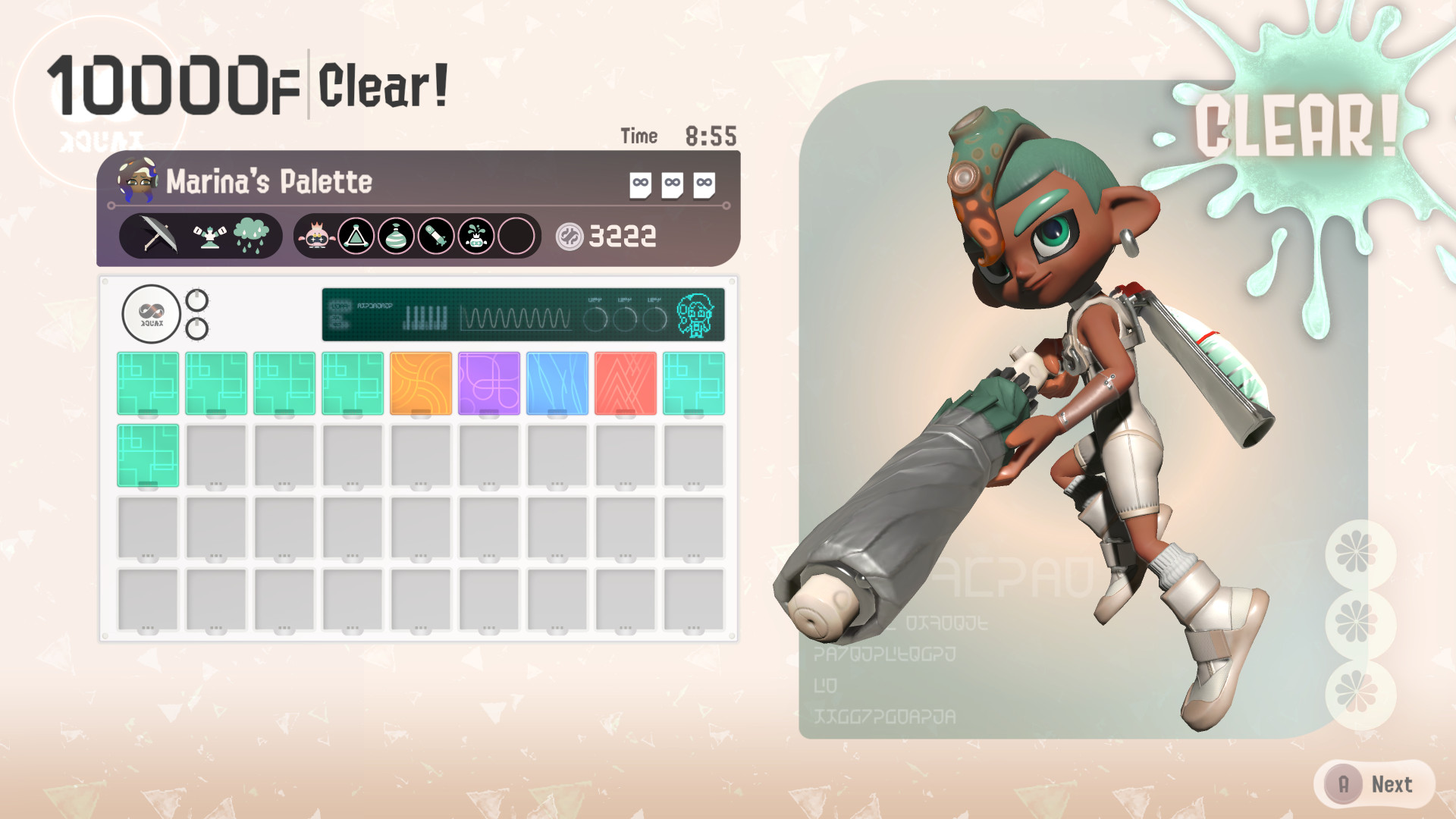Click the membrane currency icon next to 3222
The image size is (1456, 819).
569,236
